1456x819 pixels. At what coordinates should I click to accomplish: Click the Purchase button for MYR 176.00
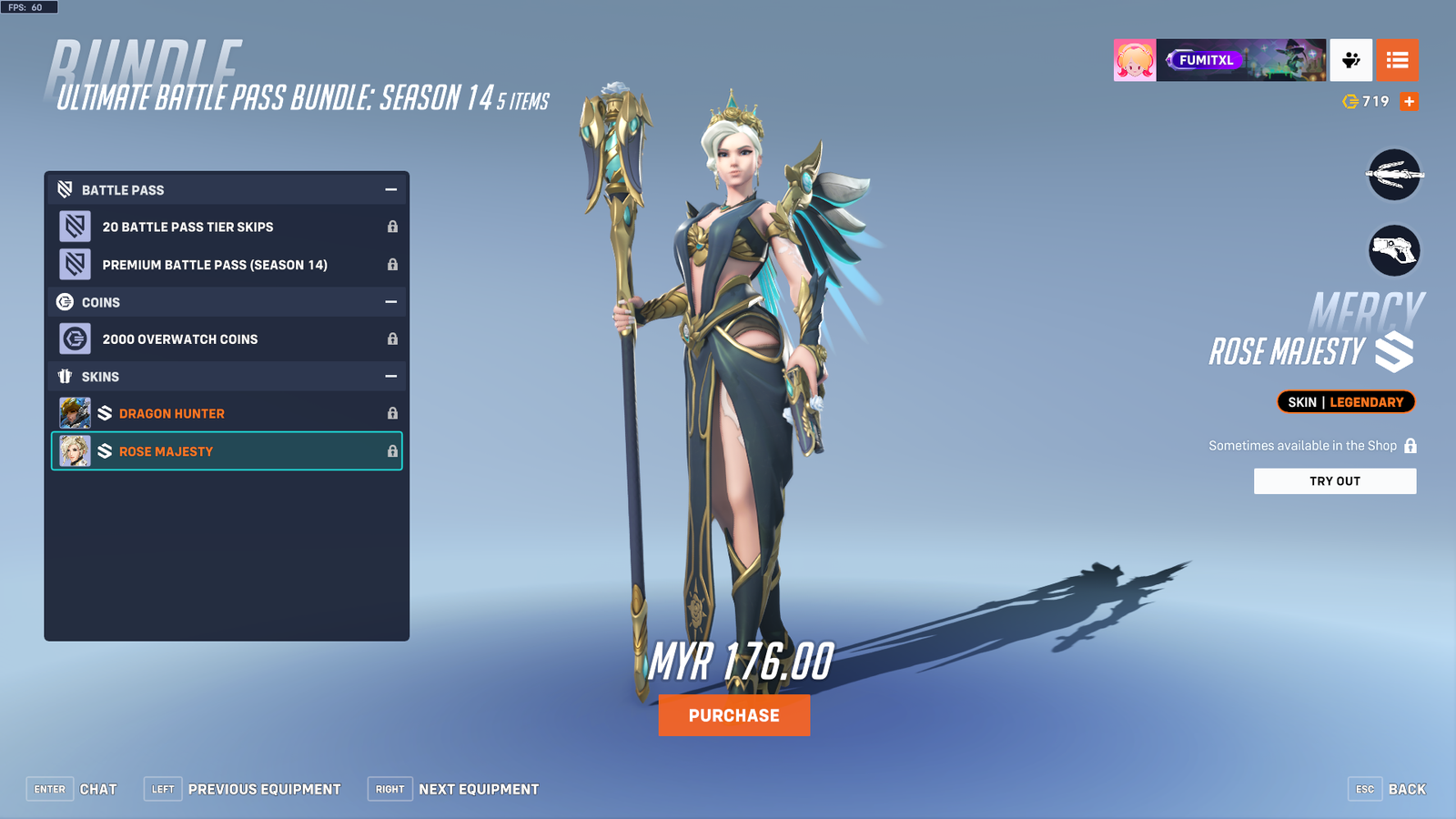[733, 715]
